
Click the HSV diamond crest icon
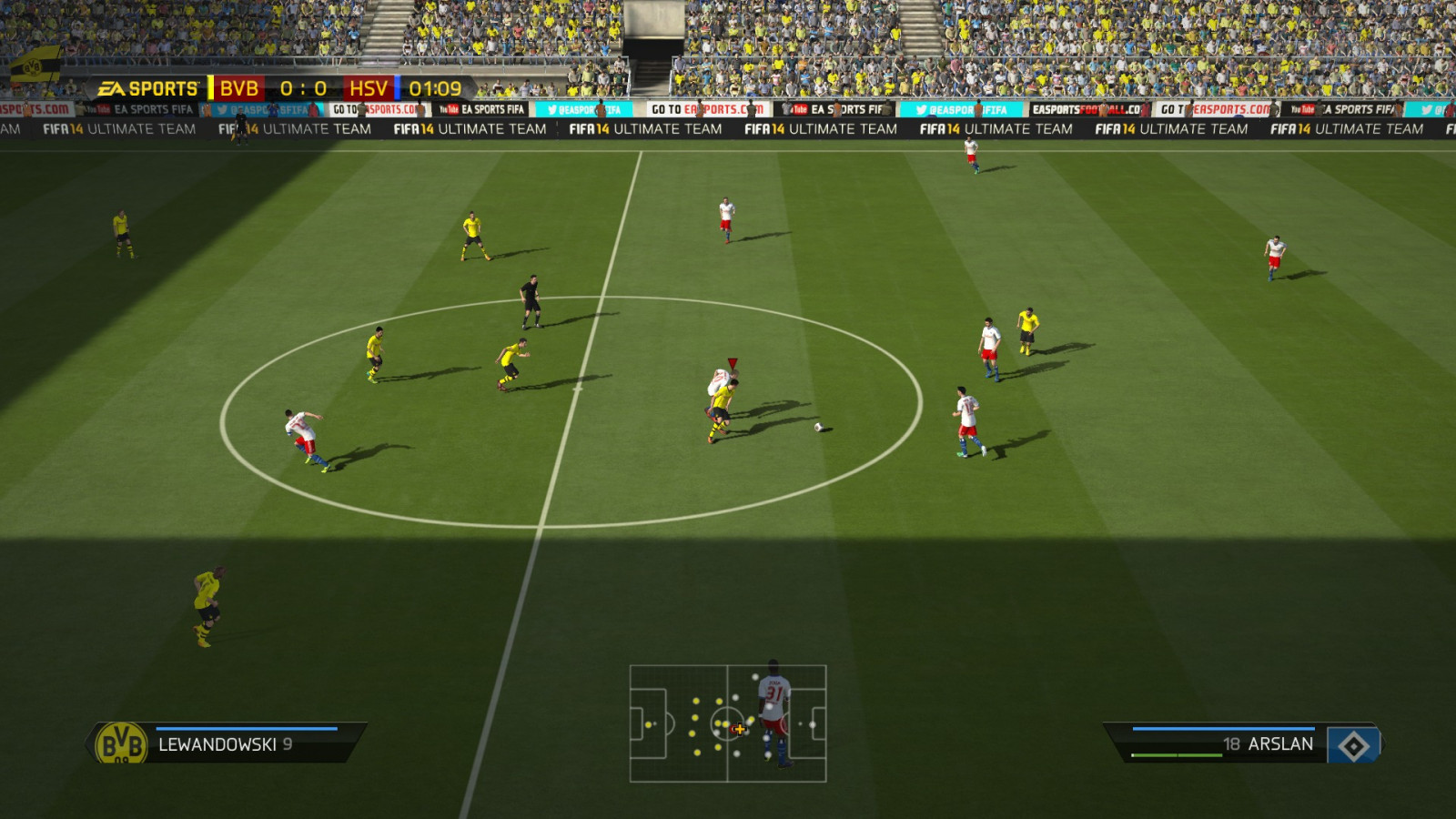point(1353,746)
